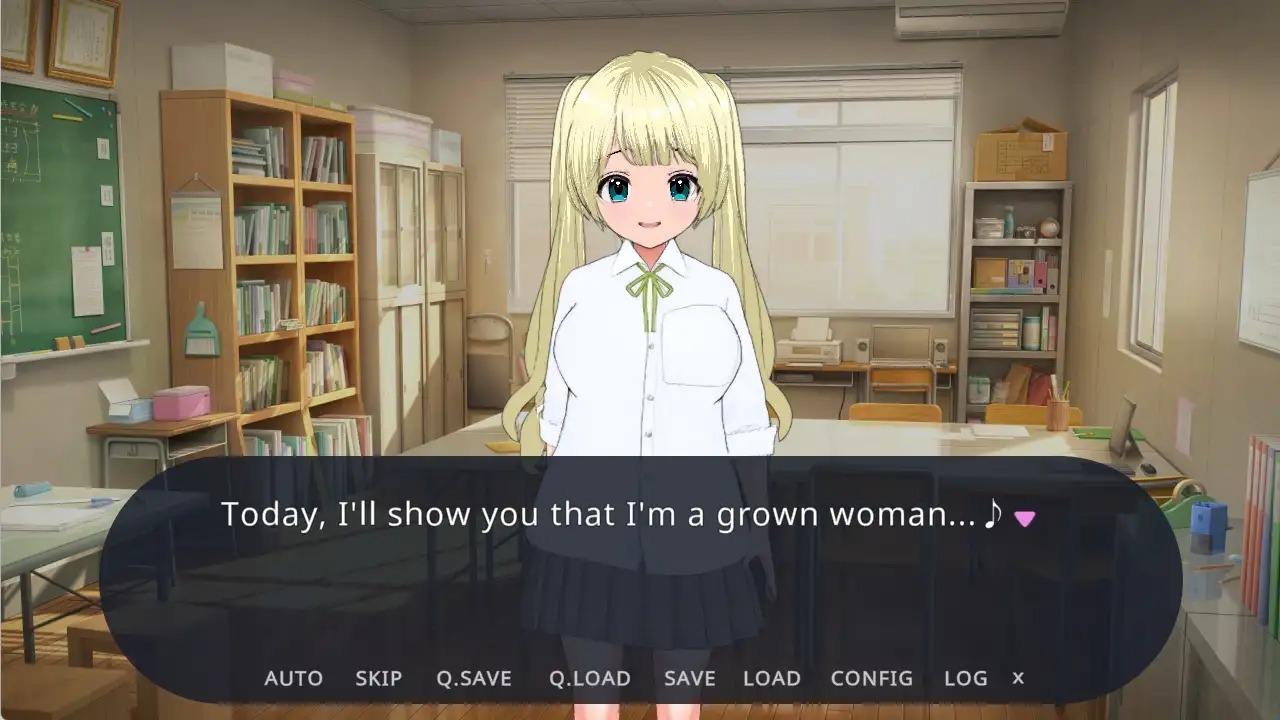Quick load with Q.LOAD
Viewport: 1280px width, 720px height.
coord(590,678)
